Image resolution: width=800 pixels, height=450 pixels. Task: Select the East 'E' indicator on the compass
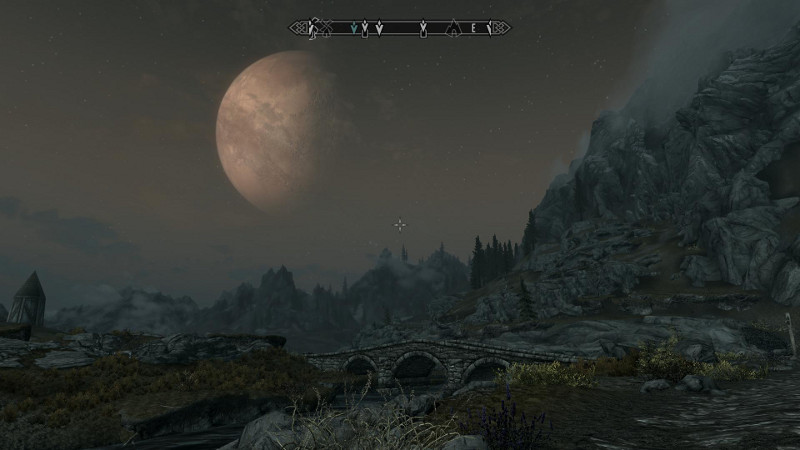(474, 29)
